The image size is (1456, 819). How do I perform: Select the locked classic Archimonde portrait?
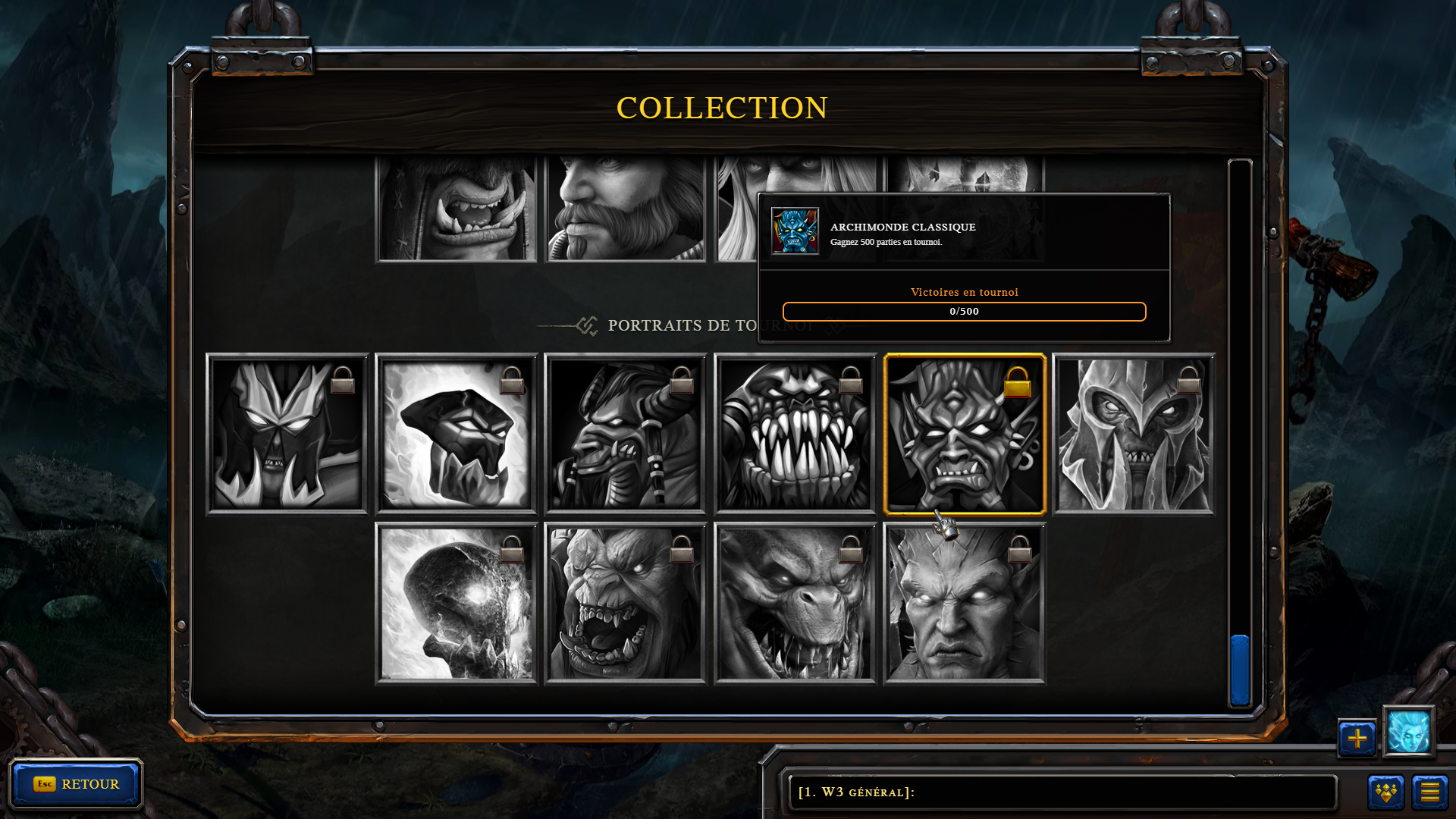[965, 434]
